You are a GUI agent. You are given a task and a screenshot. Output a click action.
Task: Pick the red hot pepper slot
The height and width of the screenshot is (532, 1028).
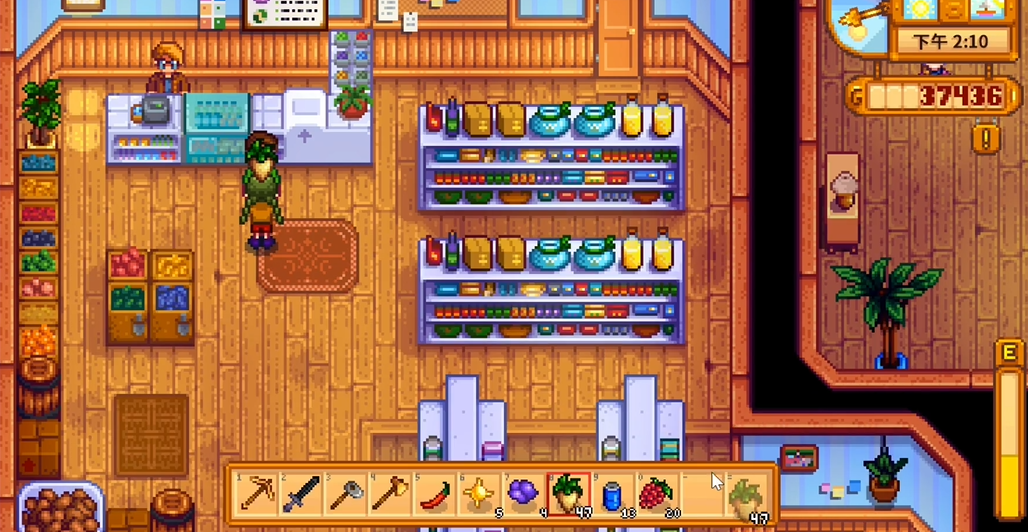click(x=434, y=493)
